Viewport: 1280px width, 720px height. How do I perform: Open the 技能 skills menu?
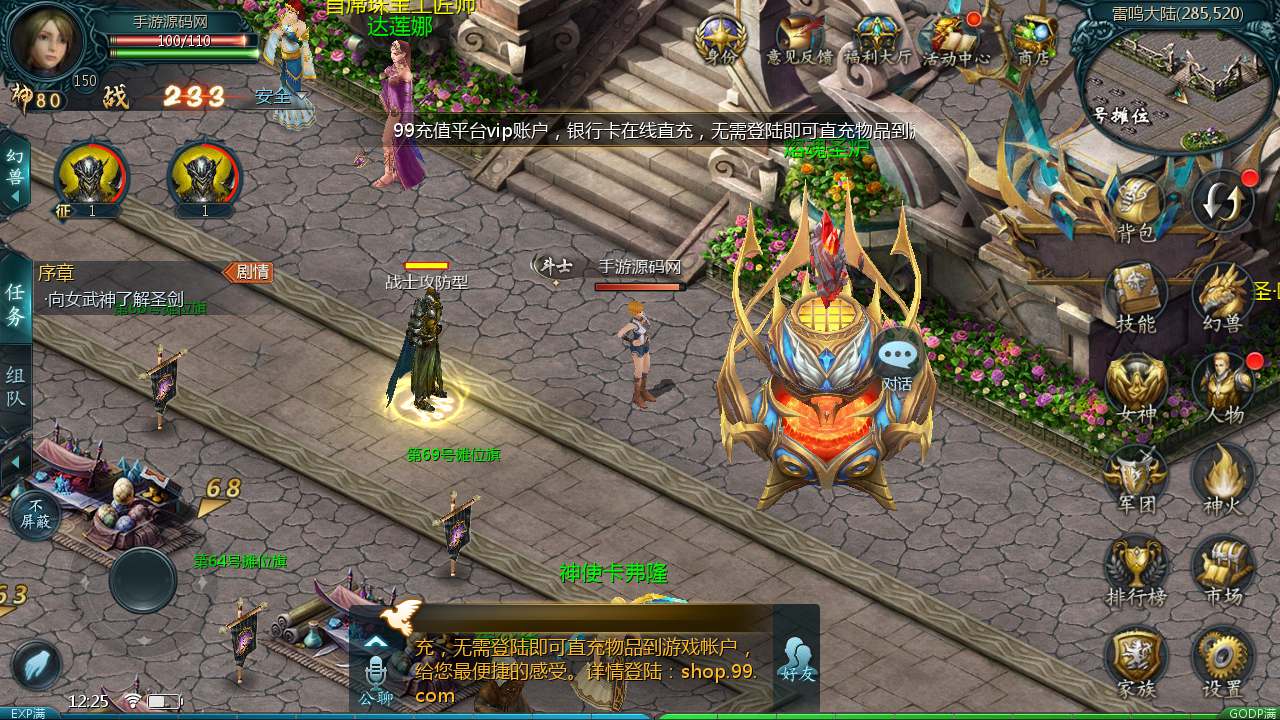pyautogui.click(x=1136, y=295)
